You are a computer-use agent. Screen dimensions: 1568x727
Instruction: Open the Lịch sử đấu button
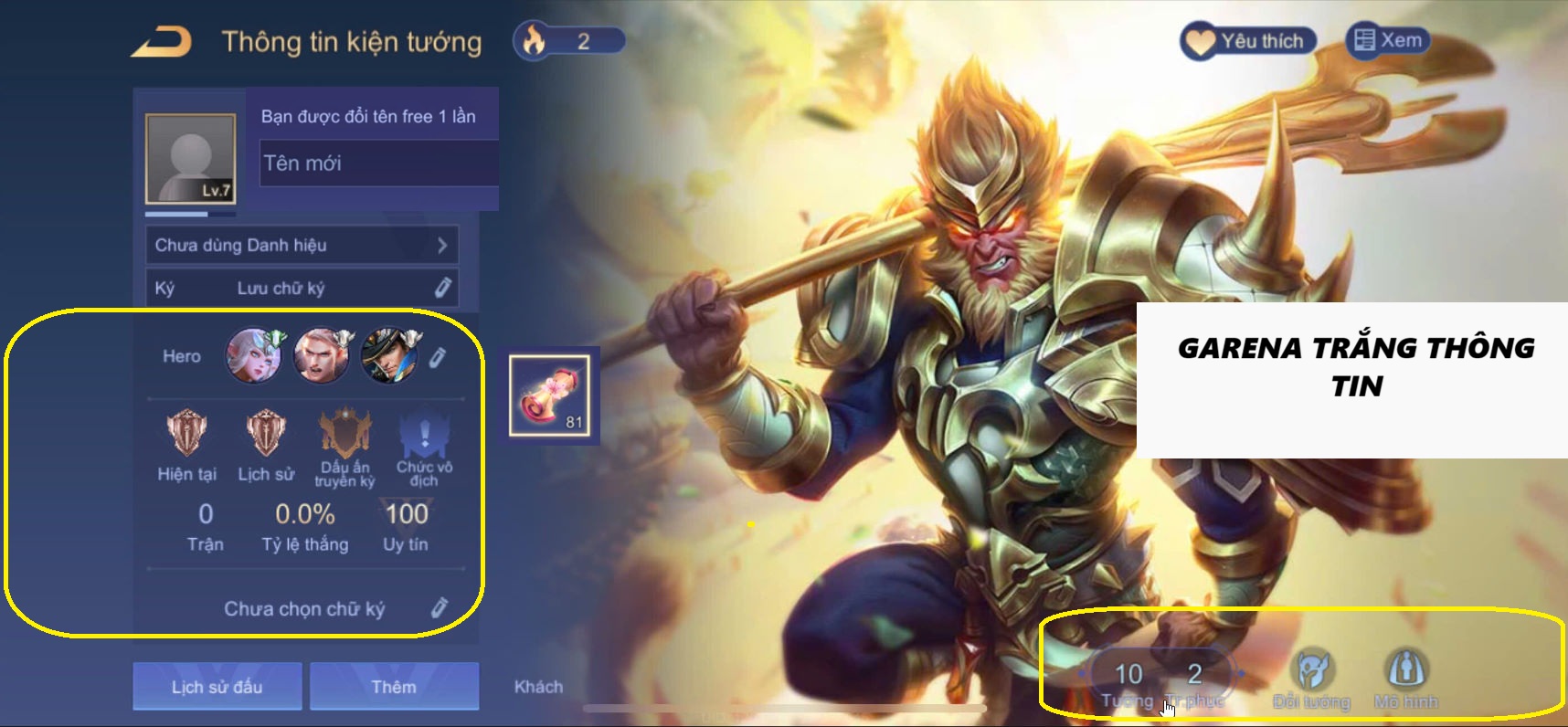tap(217, 686)
